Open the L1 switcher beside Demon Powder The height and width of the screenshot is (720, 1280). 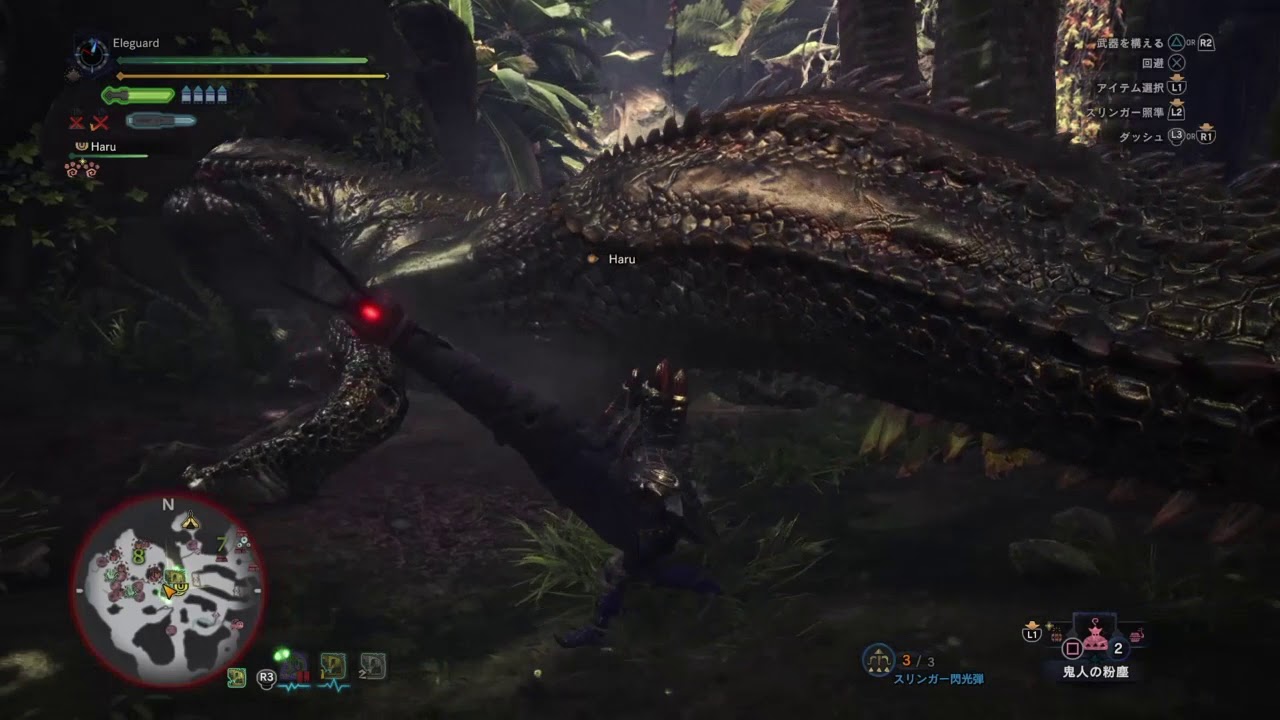[x=1031, y=634]
